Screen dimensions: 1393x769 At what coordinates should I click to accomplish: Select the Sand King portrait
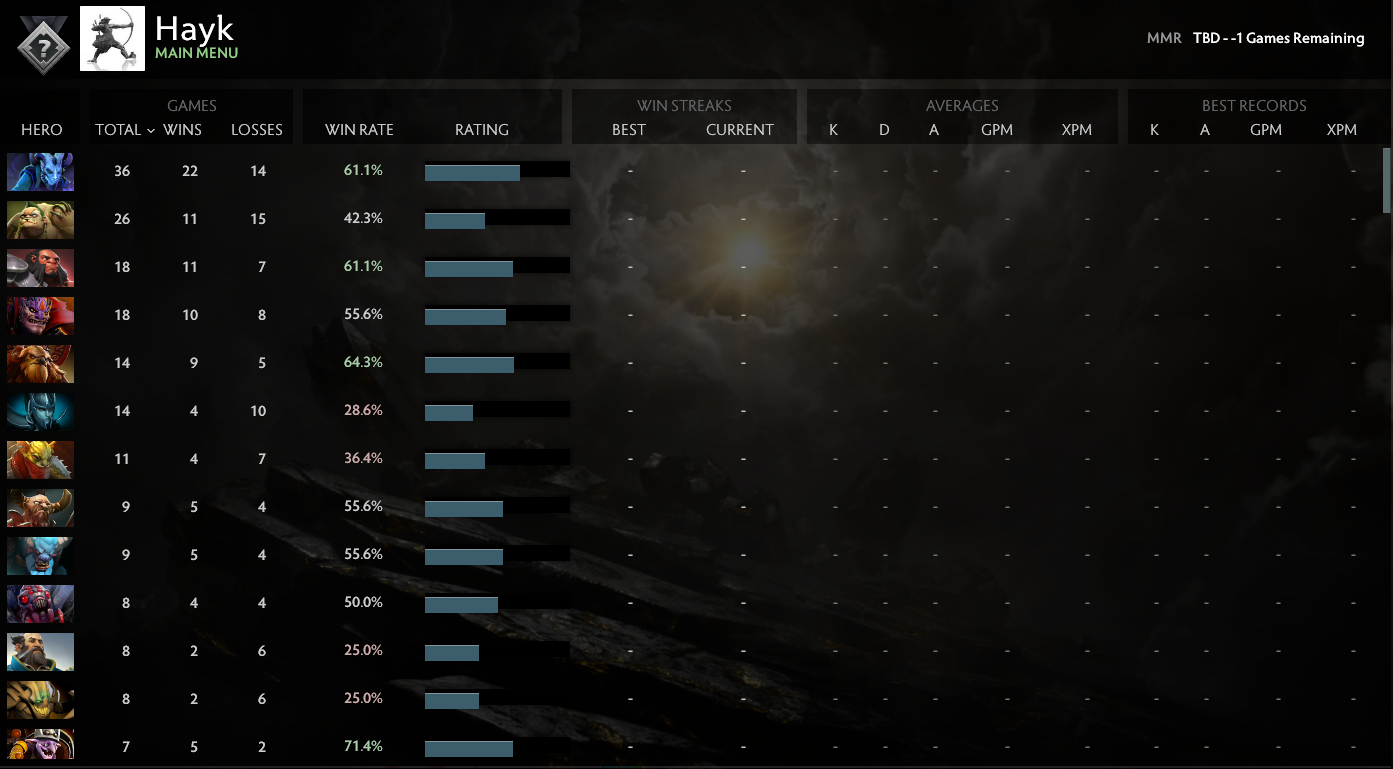pyautogui.click(x=40, y=699)
